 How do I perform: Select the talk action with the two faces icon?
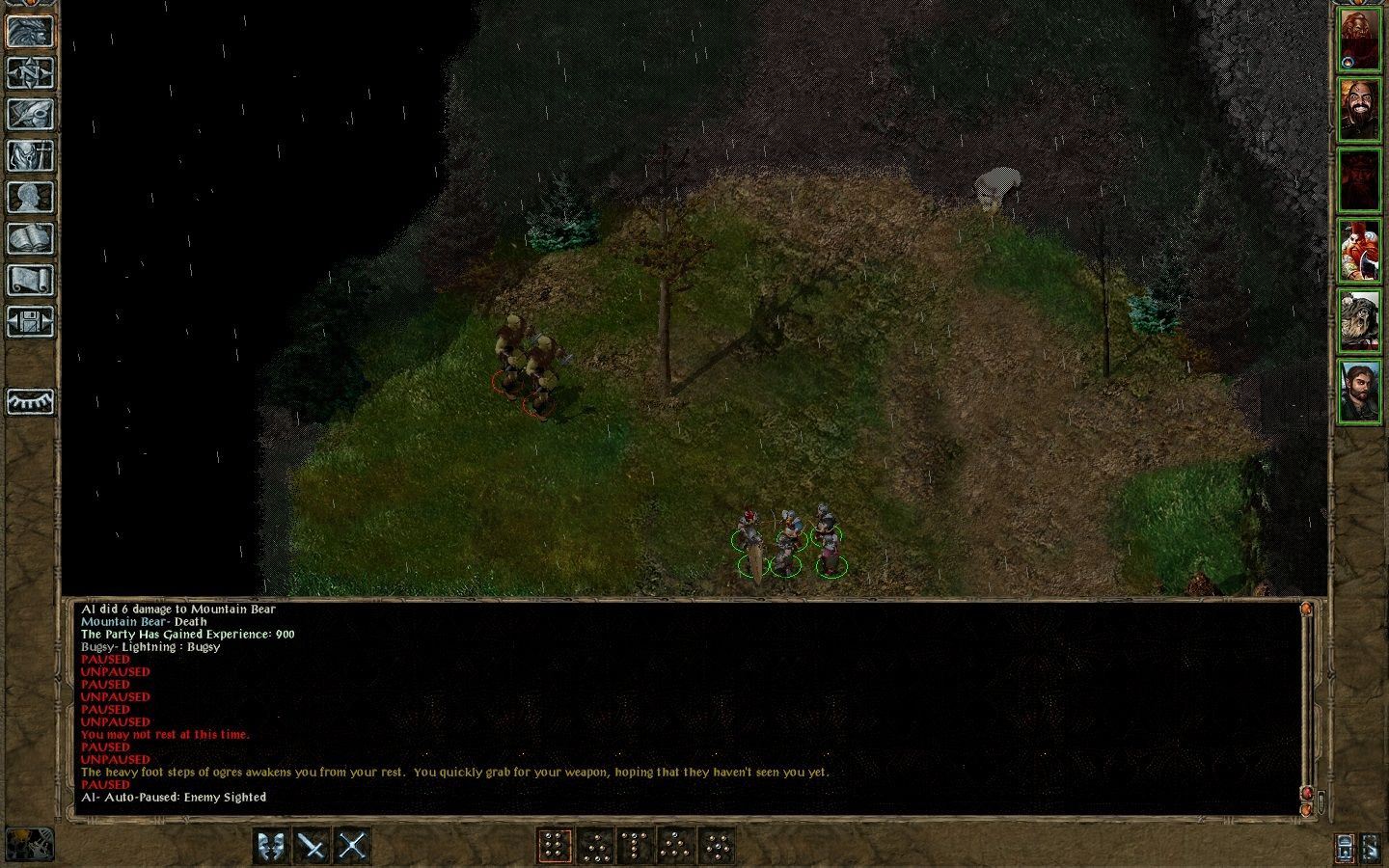point(271,846)
